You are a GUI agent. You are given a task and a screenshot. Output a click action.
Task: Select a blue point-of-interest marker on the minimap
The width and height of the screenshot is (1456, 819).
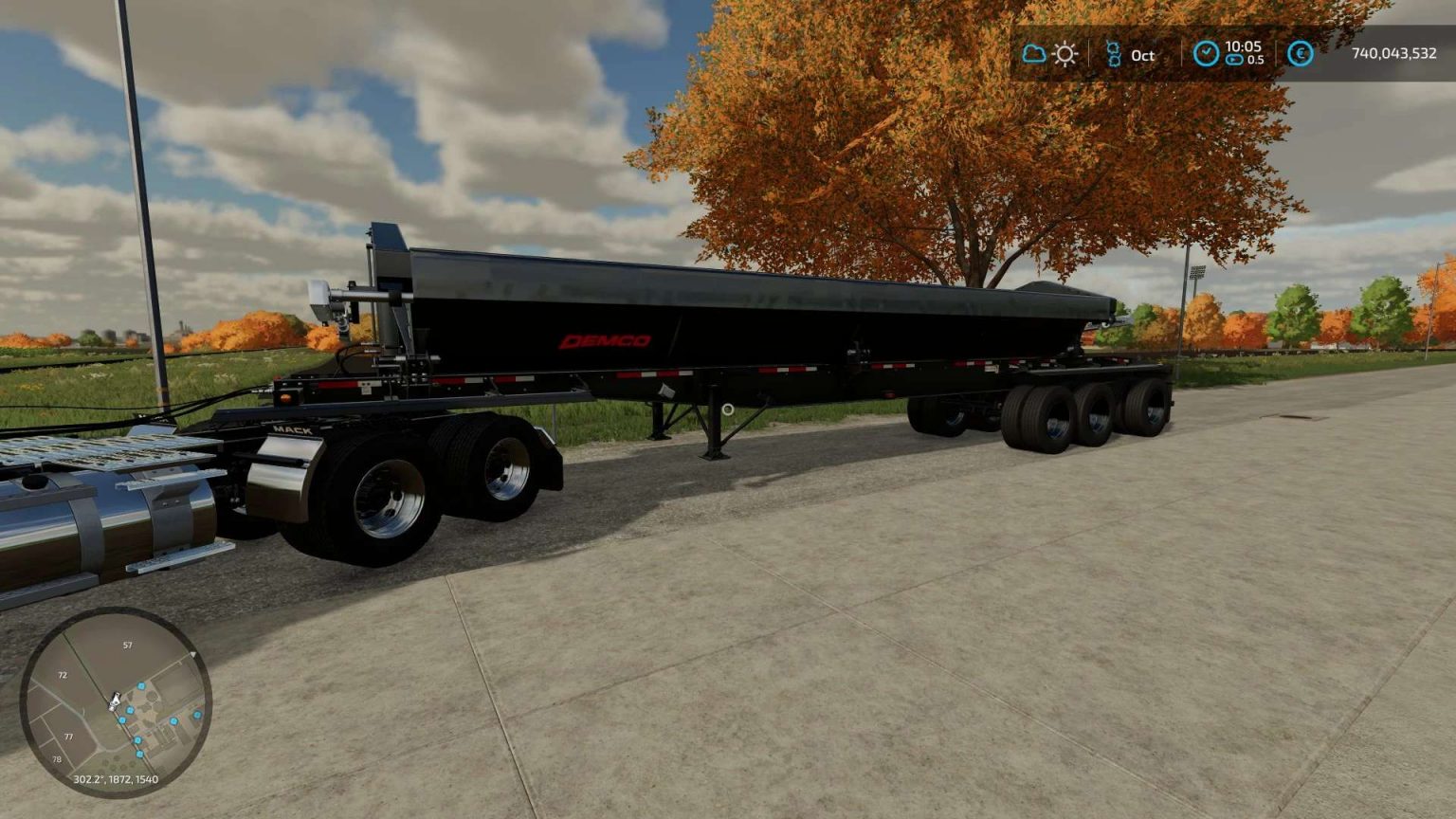coord(140,686)
